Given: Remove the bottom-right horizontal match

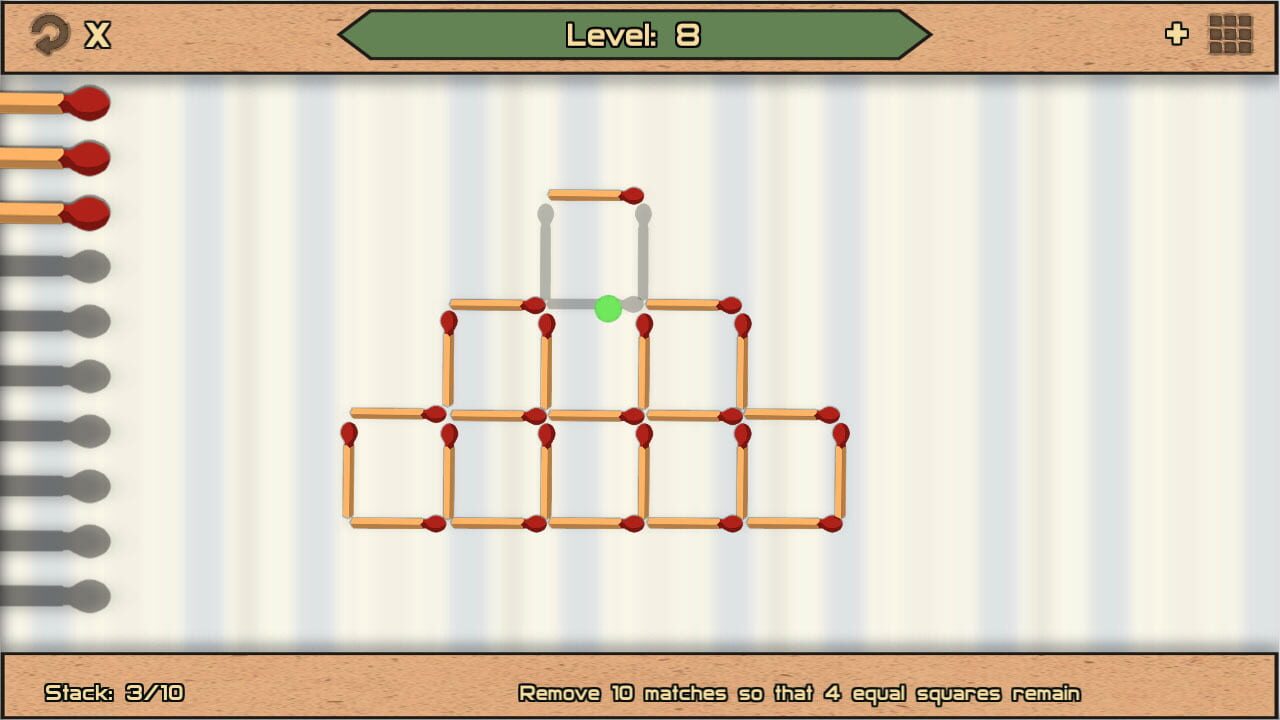Looking at the screenshot, I should click(x=795, y=524).
